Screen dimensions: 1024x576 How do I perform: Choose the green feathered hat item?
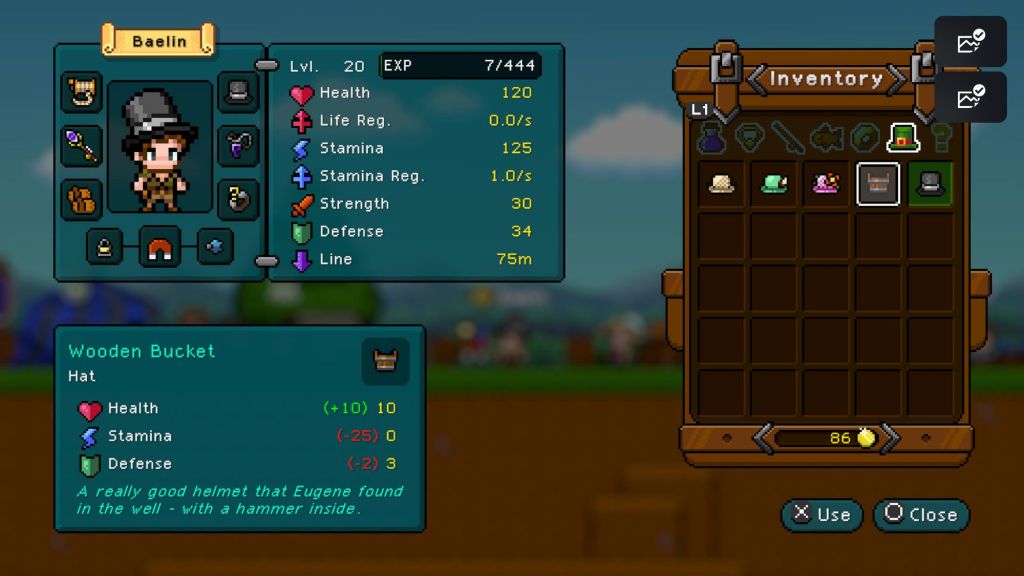tap(774, 184)
